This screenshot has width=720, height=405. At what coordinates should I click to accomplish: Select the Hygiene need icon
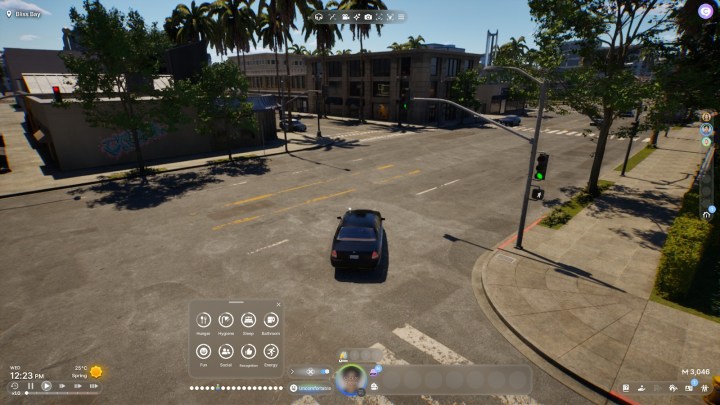click(x=226, y=320)
